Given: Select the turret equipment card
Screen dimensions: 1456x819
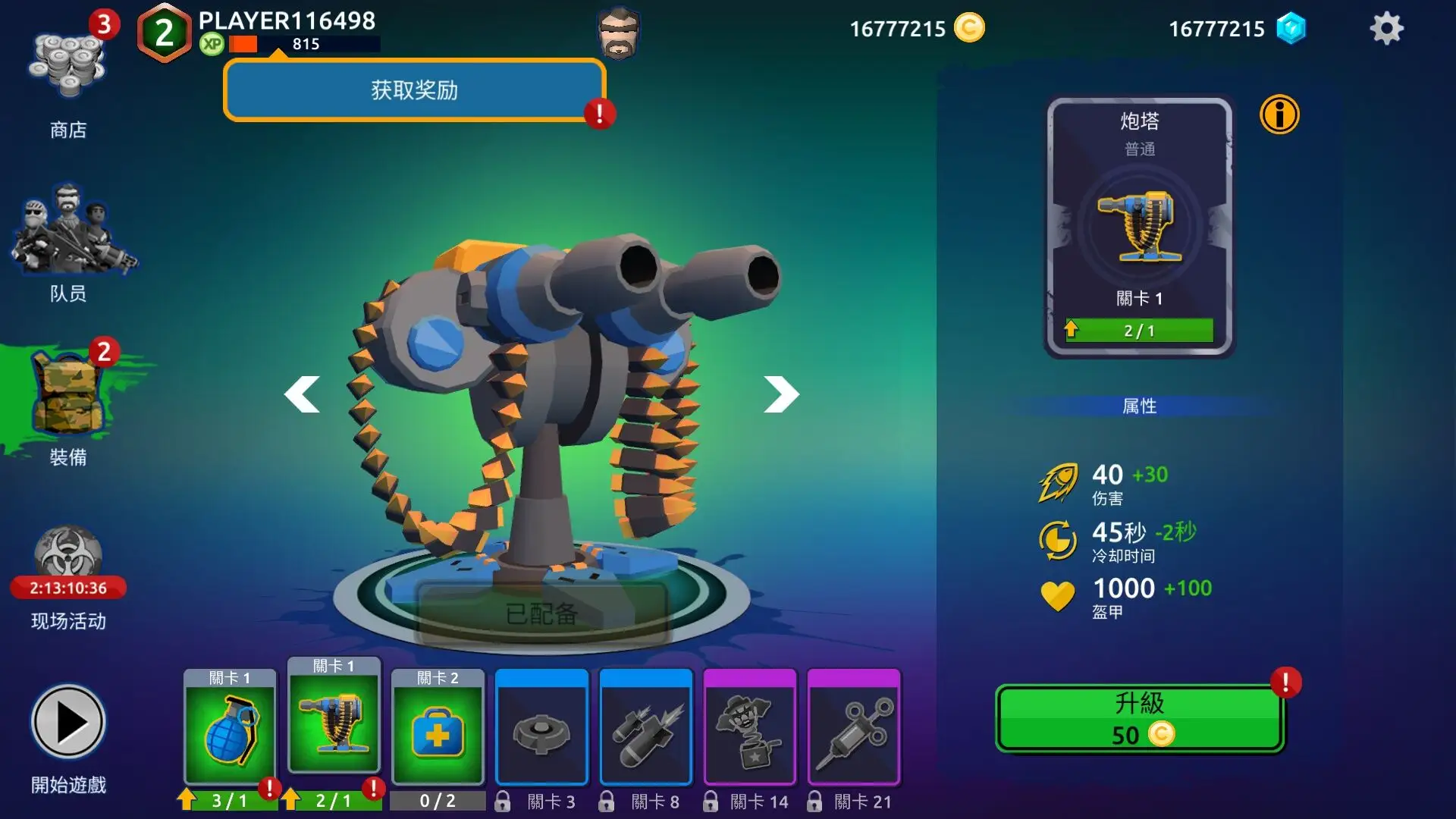Looking at the screenshot, I should pyautogui.click(x=334, y=720).
